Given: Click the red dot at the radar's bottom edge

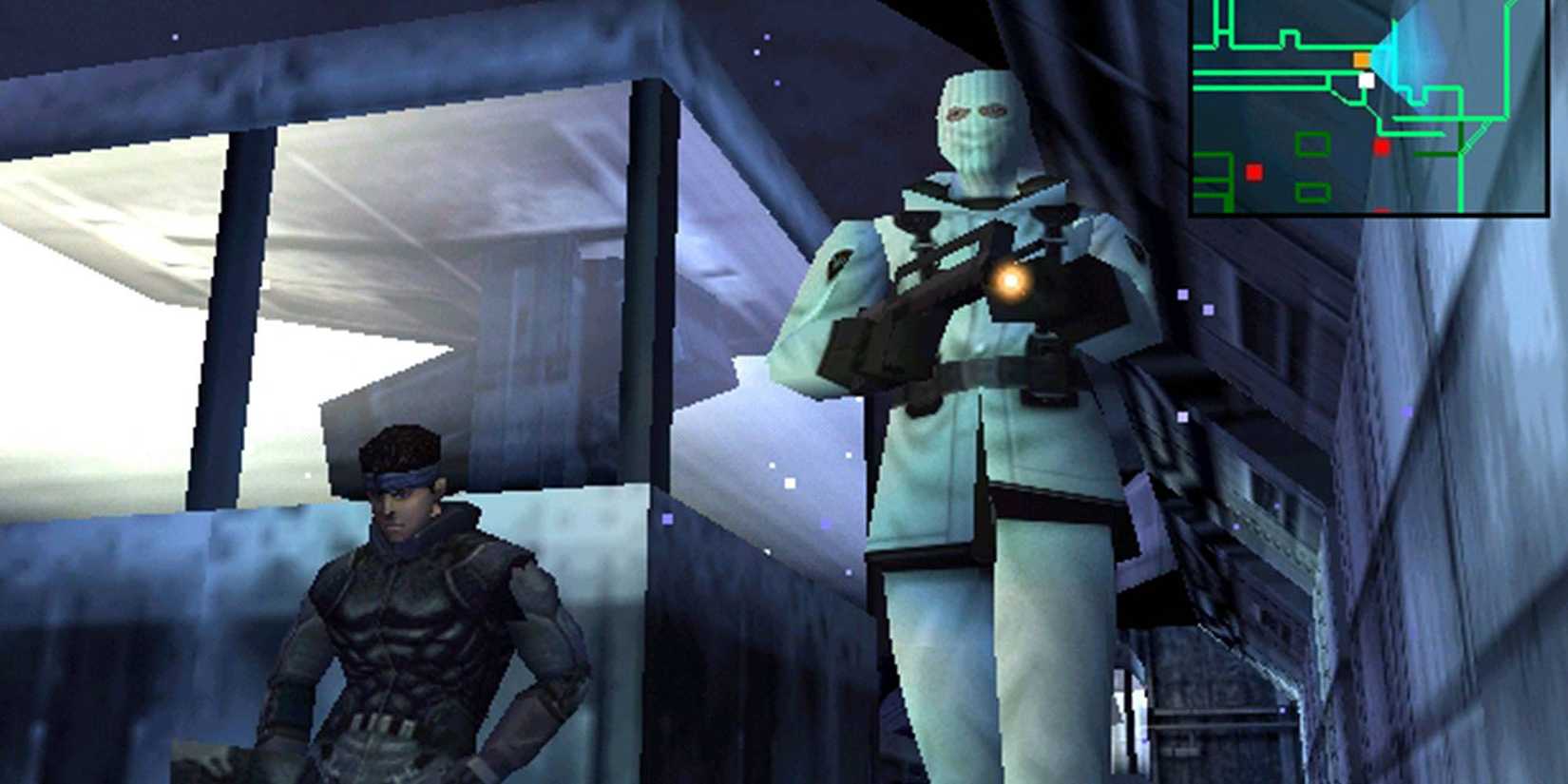Looking at the screenshot, I should 1382,209.
